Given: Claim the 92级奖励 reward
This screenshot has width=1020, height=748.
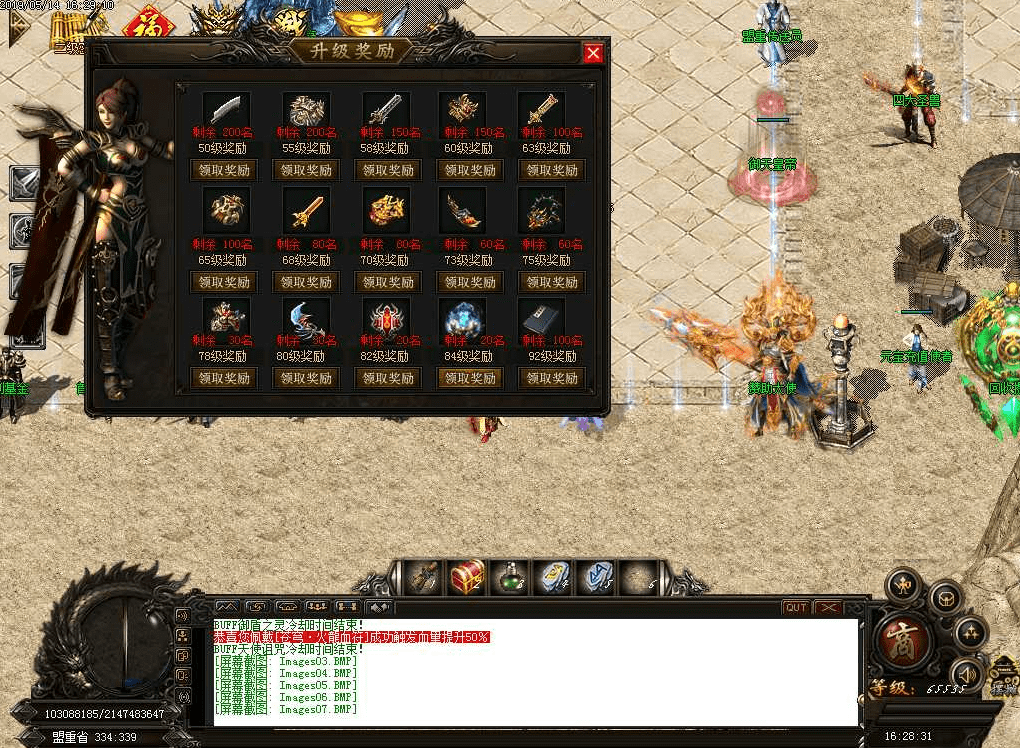Looking at the screenshot, I should [x=552, y=378].
